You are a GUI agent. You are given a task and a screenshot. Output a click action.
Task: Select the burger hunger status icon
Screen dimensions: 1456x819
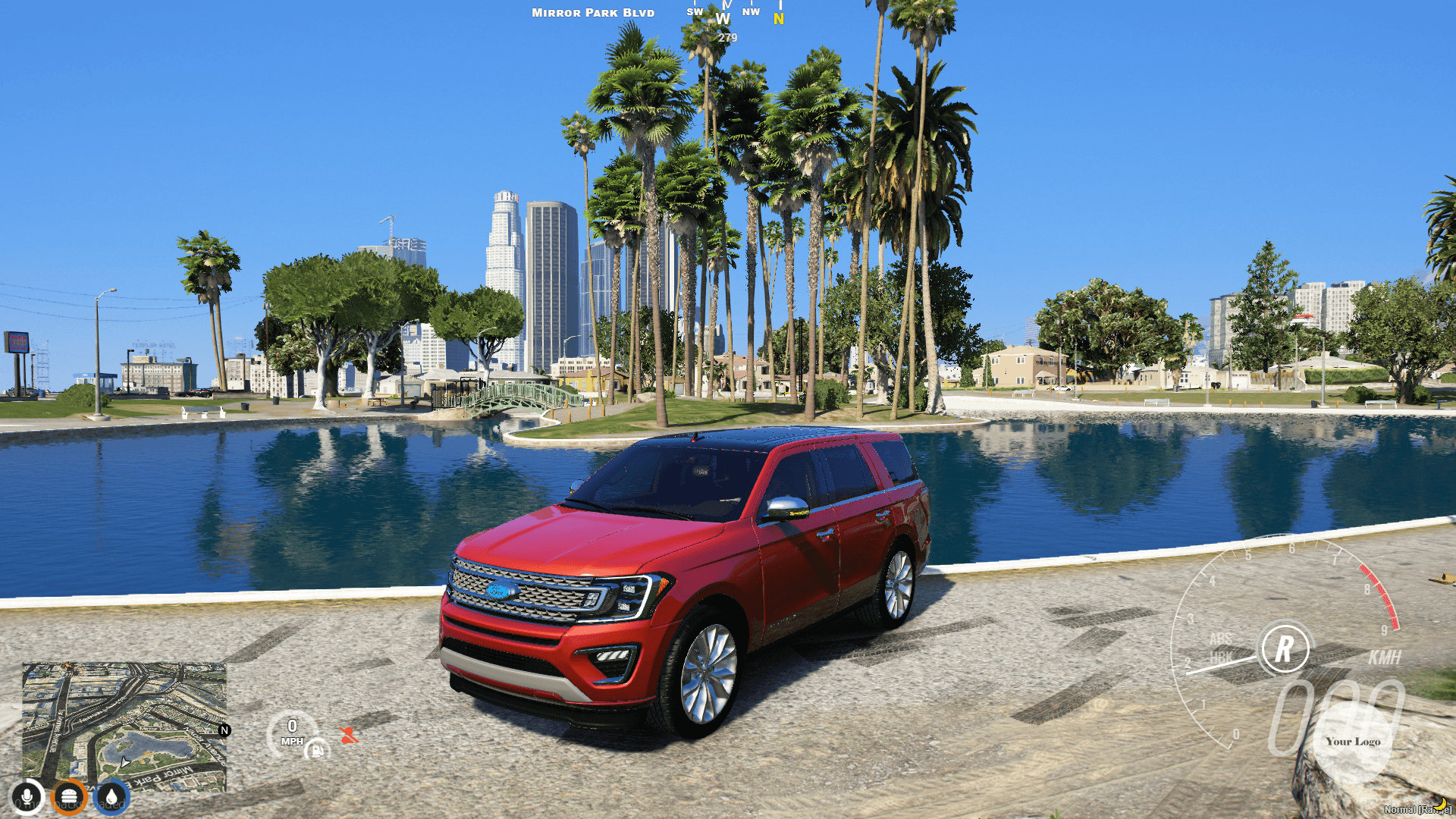tap(69, 797)
